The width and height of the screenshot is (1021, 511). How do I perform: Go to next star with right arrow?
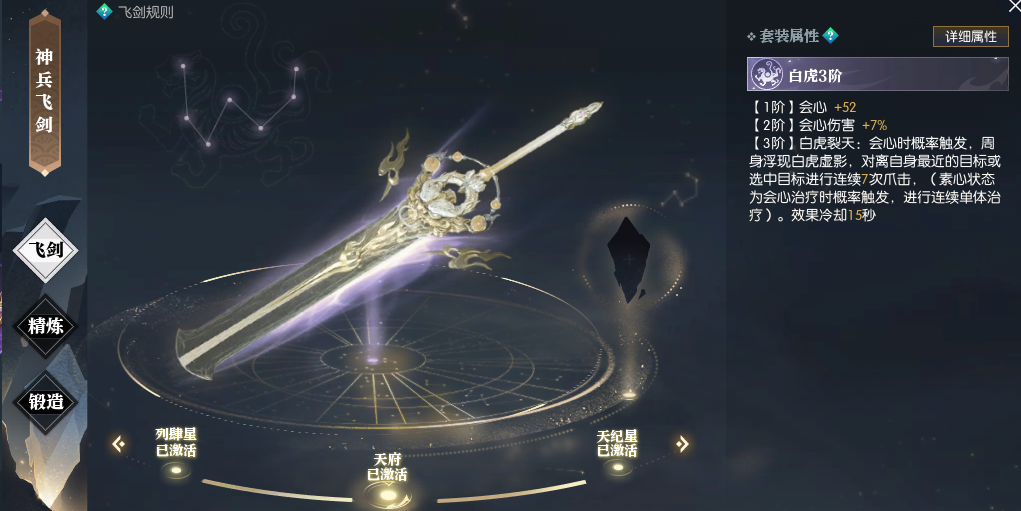point(682,443)
